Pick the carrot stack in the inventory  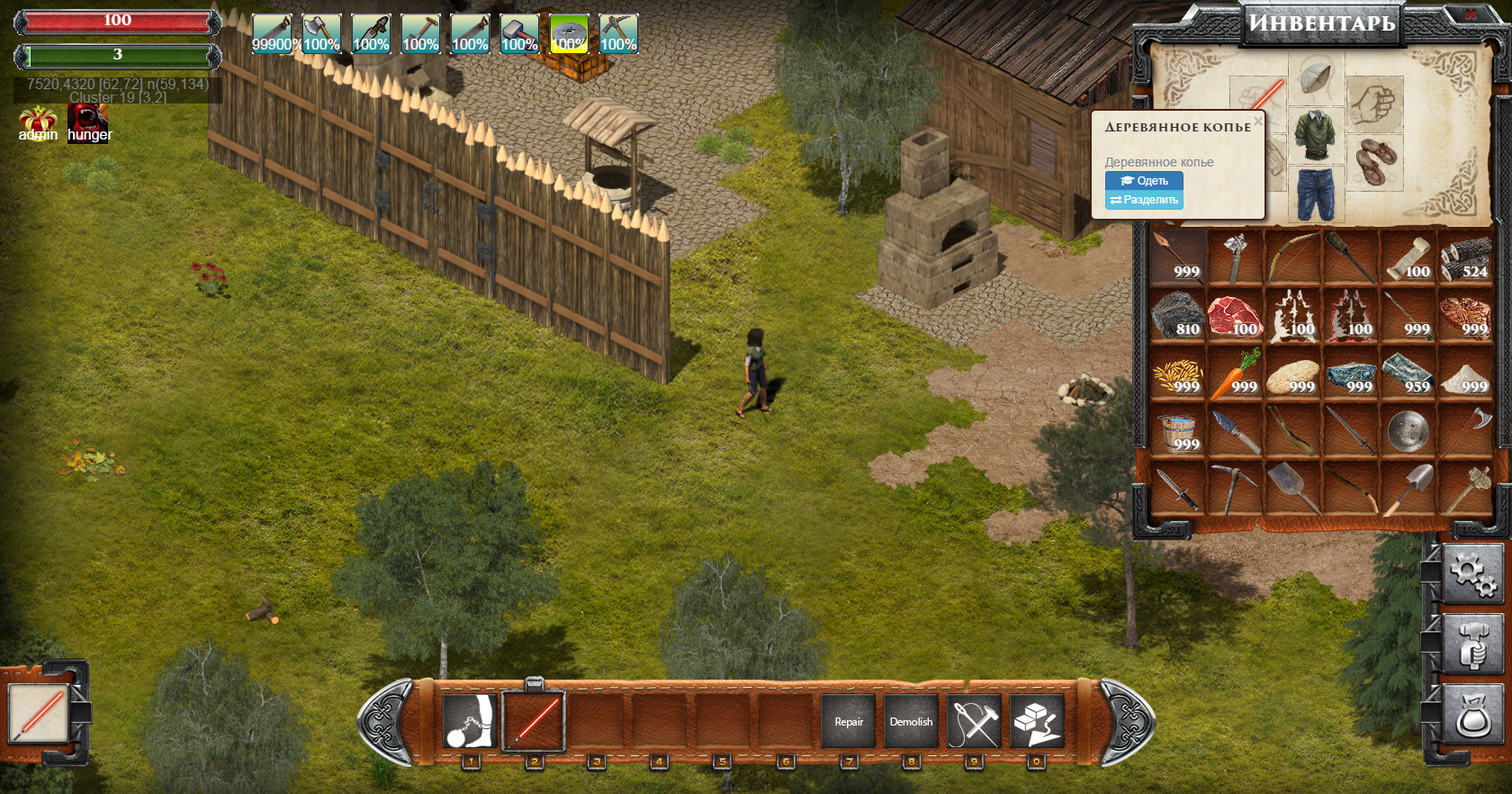coord(1235,374)
